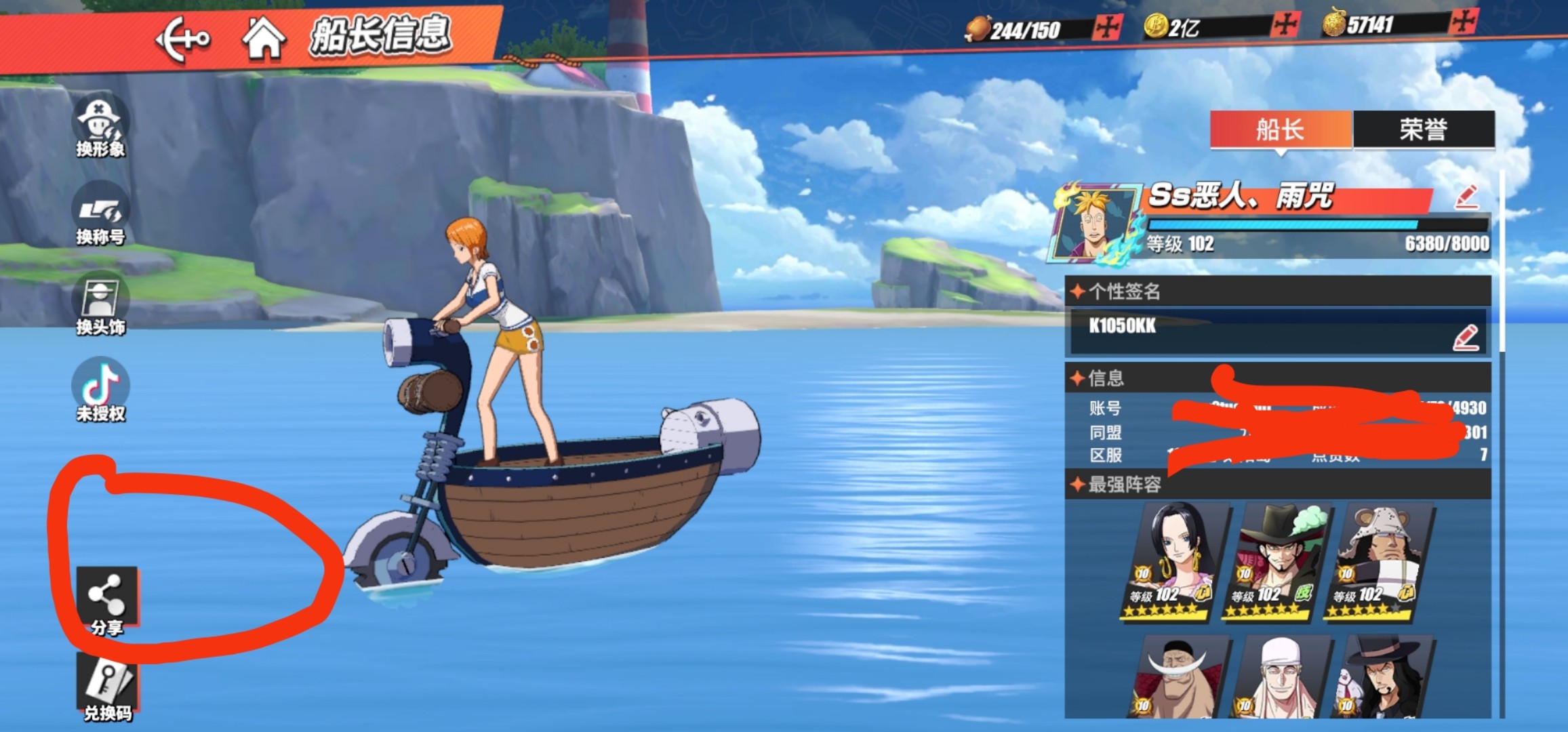The height and width of the screenshot is (732, 1568).
Task: Add berries with the 2亿 plus button
Action: coord(1285,26)
